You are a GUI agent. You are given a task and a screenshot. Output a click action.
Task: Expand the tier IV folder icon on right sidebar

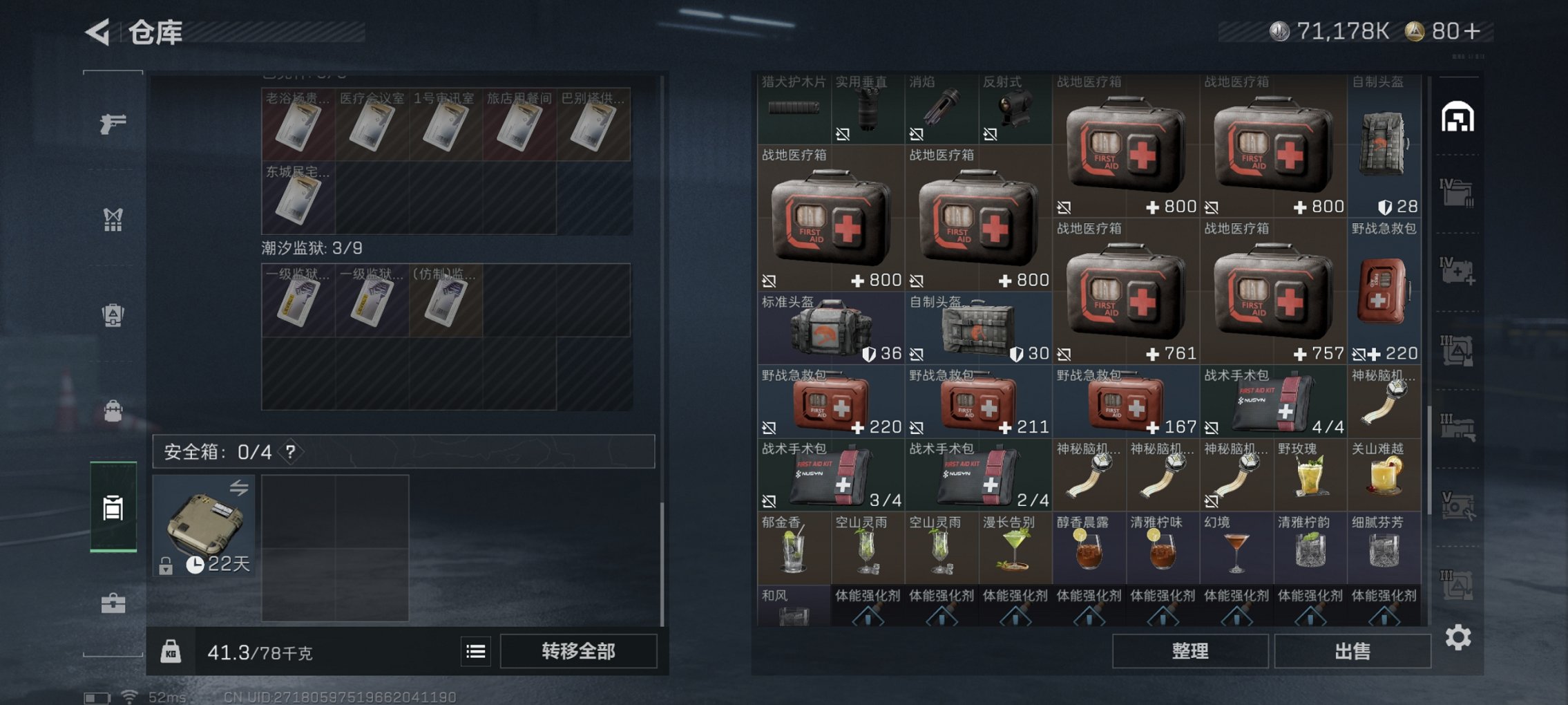pyautogui.click(x=1457, y=194)
